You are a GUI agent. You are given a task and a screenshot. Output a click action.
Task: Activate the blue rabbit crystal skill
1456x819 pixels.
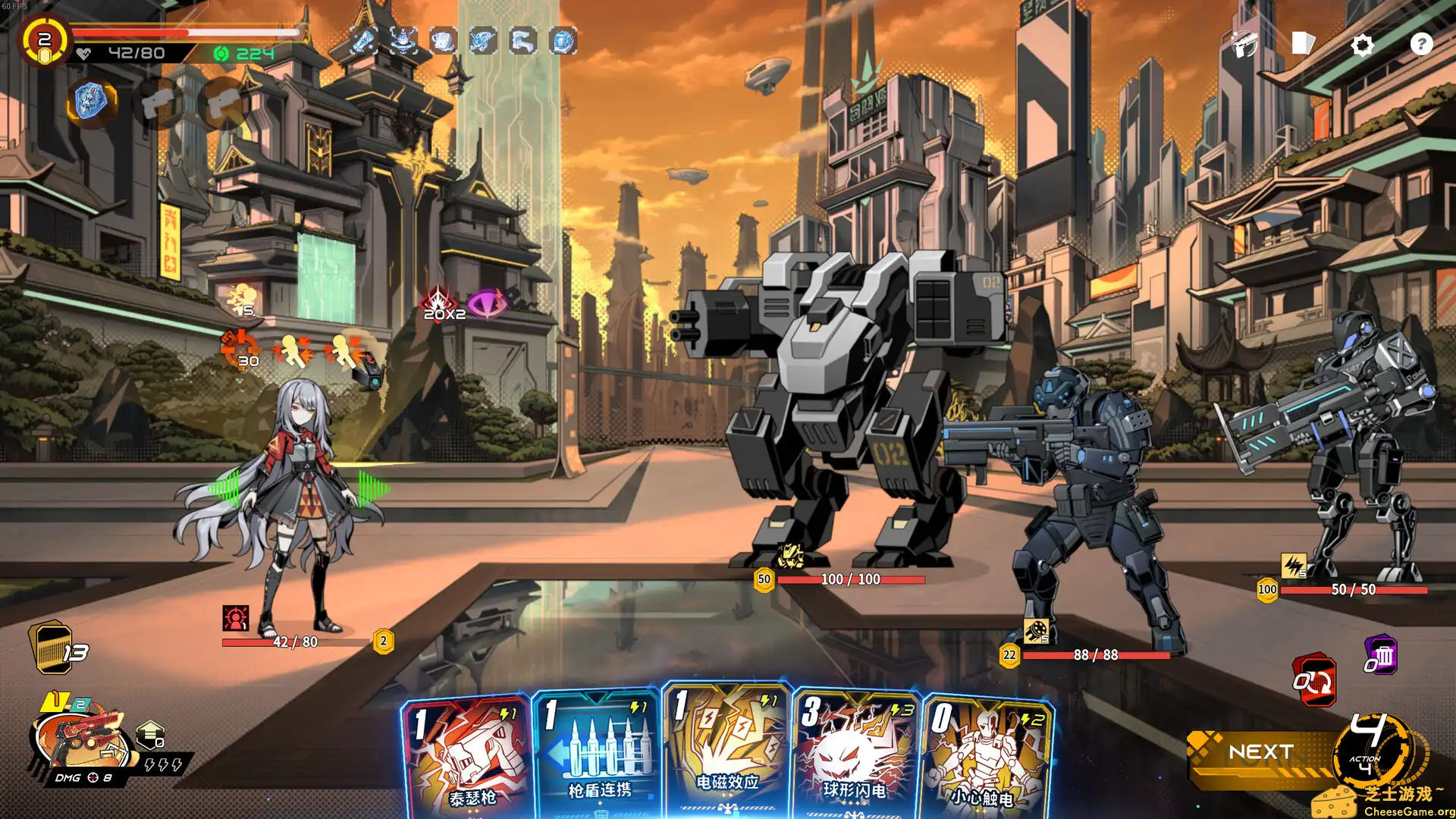pos(91,102)
